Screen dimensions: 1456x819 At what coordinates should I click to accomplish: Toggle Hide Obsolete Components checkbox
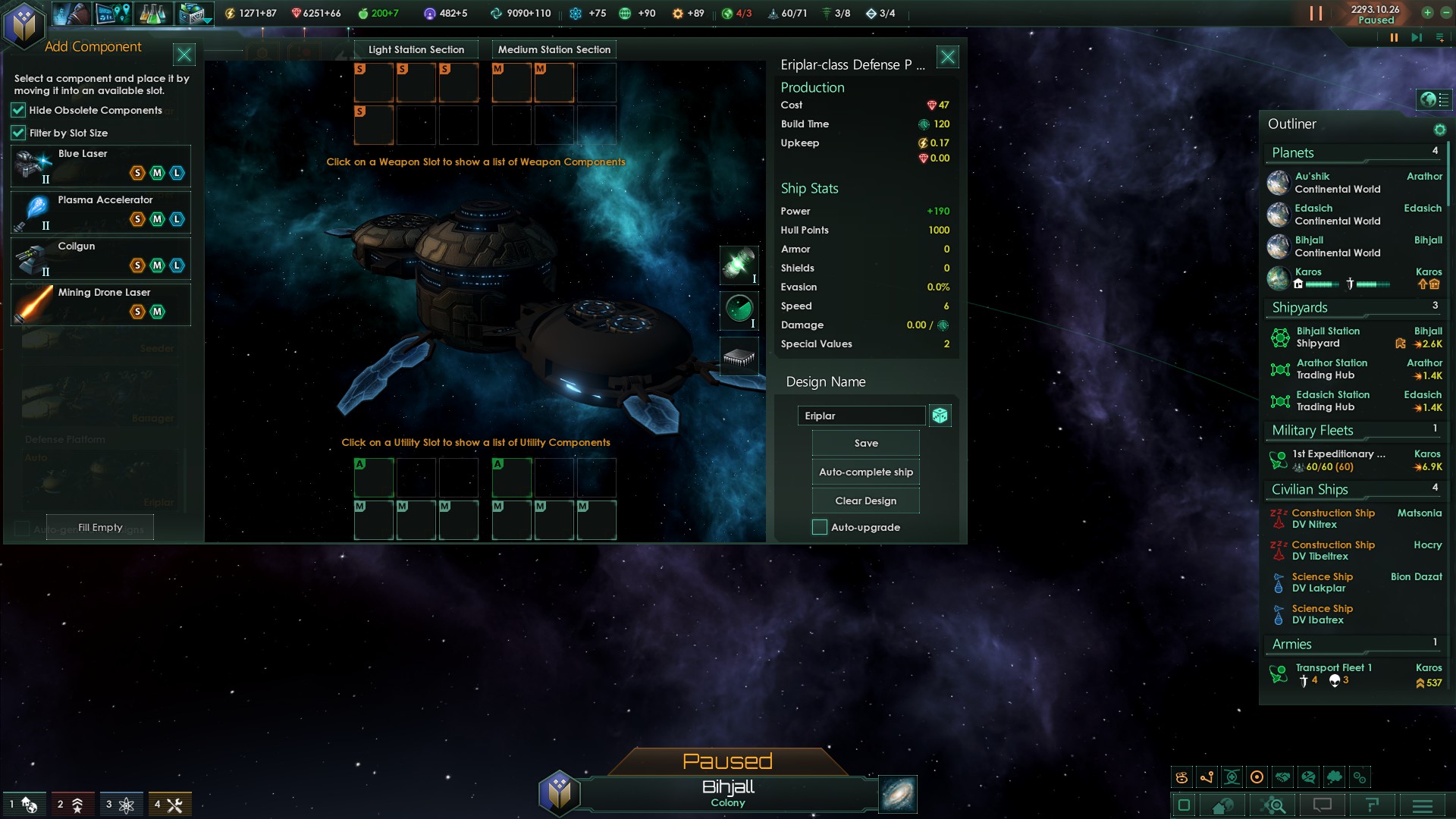click(17, 111)
